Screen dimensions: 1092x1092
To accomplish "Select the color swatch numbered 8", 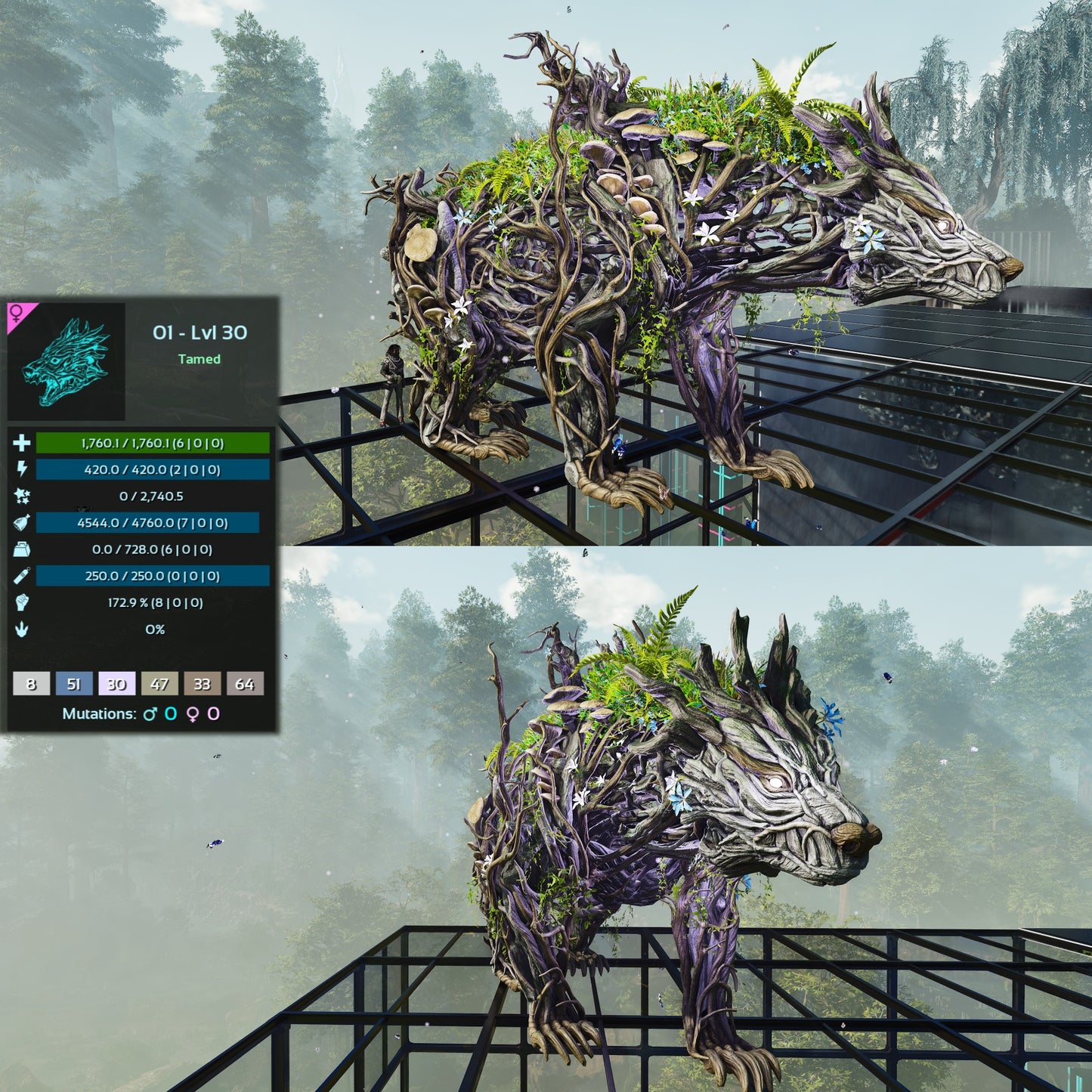I will [31, 684].
